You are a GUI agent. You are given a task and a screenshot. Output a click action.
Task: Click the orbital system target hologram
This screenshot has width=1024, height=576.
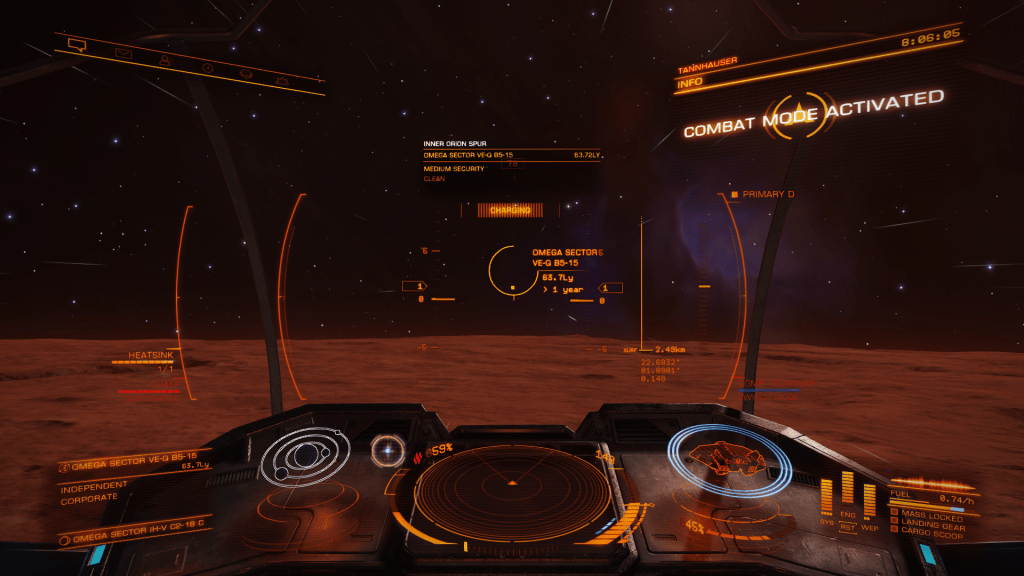click(304, 460)
